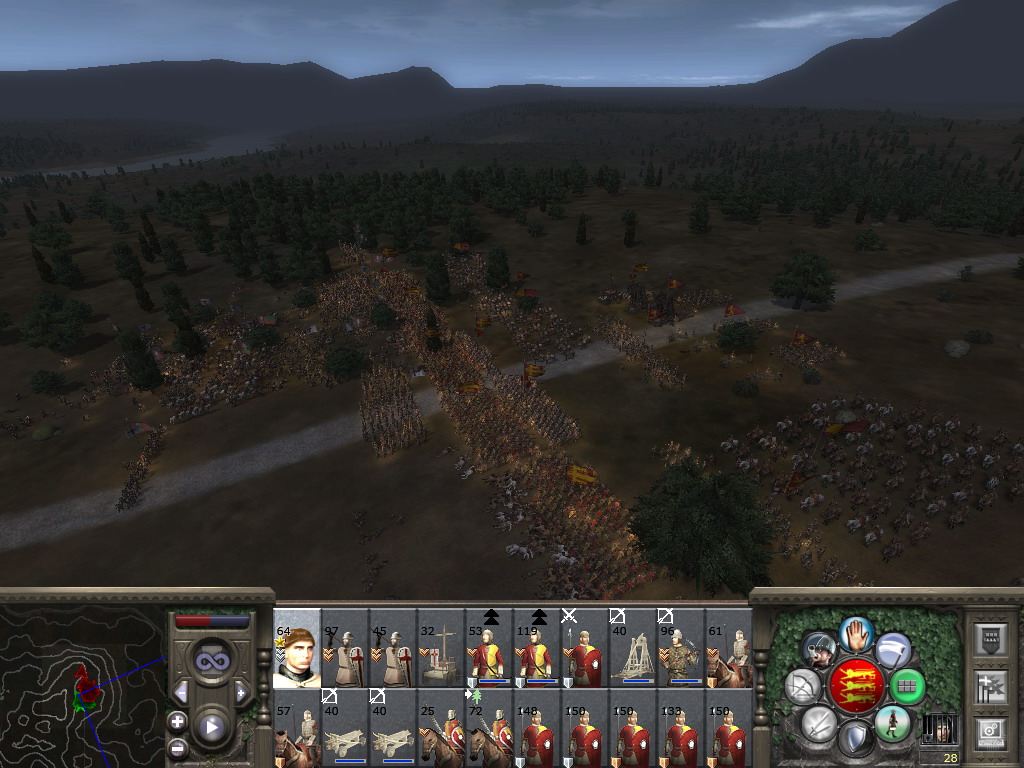Select the unit card showing 97 soldiers

tap(345, 649)
